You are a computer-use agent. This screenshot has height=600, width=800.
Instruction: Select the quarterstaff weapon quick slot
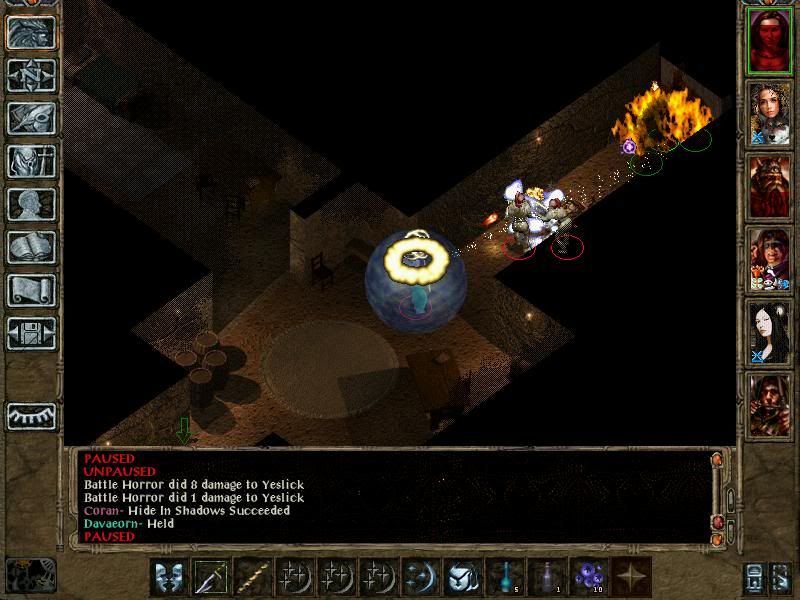254,577
